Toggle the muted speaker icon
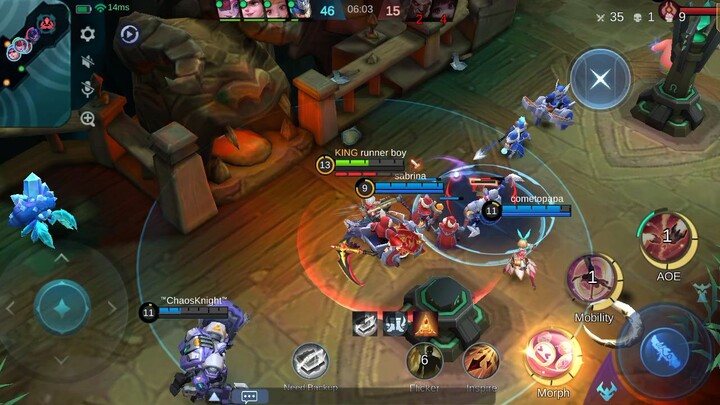 [88, 62]
